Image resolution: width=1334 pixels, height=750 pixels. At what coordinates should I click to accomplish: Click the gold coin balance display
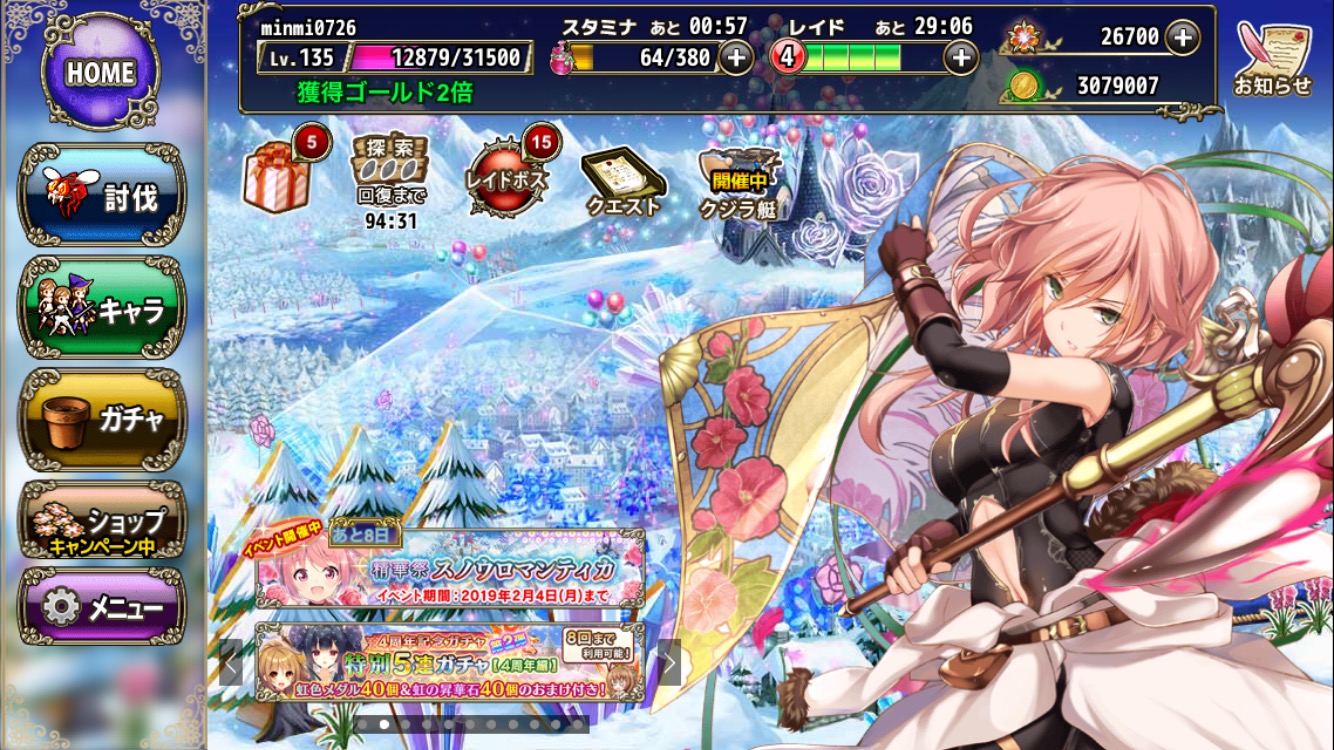point(1090,85)
